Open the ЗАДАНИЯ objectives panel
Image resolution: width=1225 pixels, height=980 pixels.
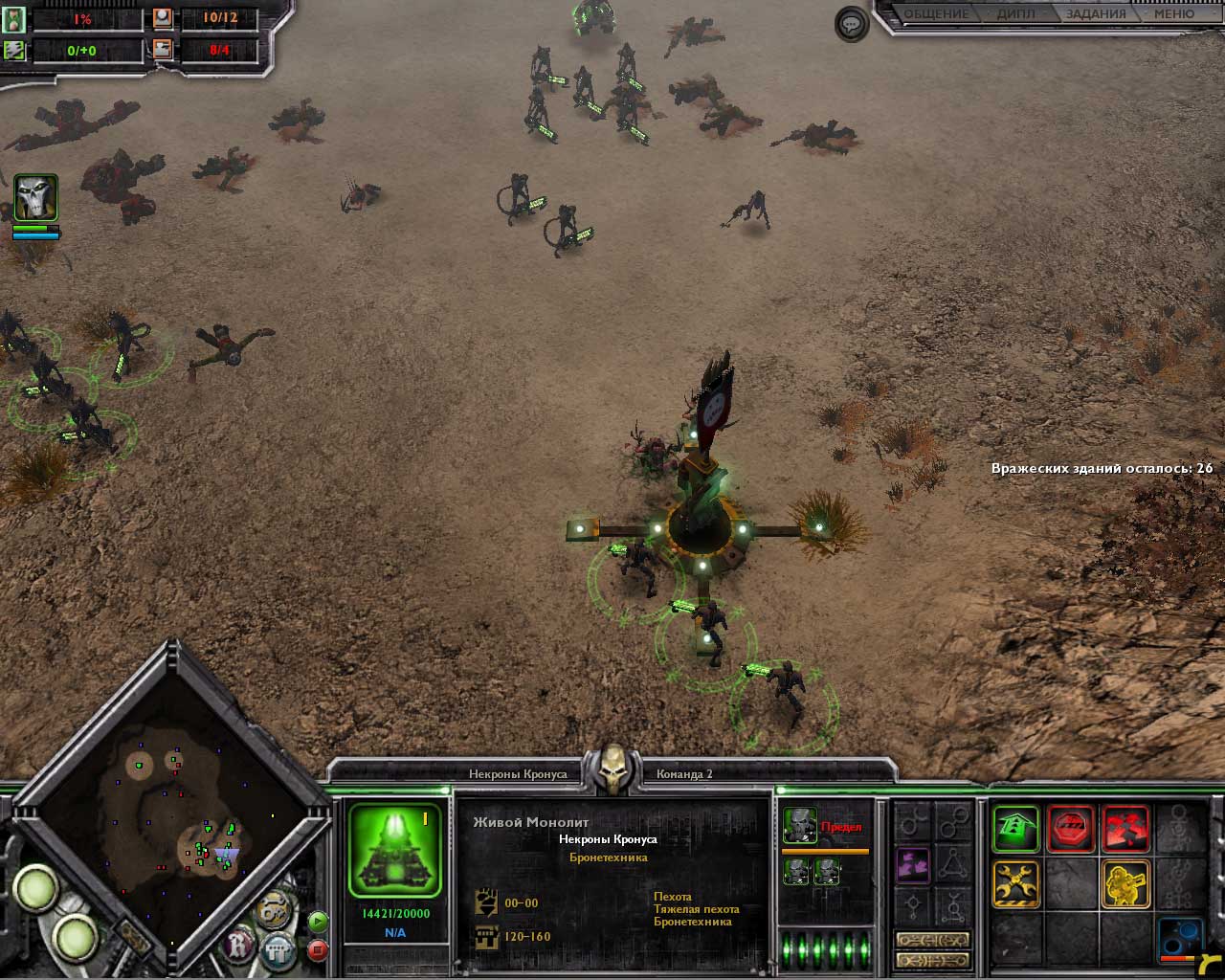[x=1096, y=14]
